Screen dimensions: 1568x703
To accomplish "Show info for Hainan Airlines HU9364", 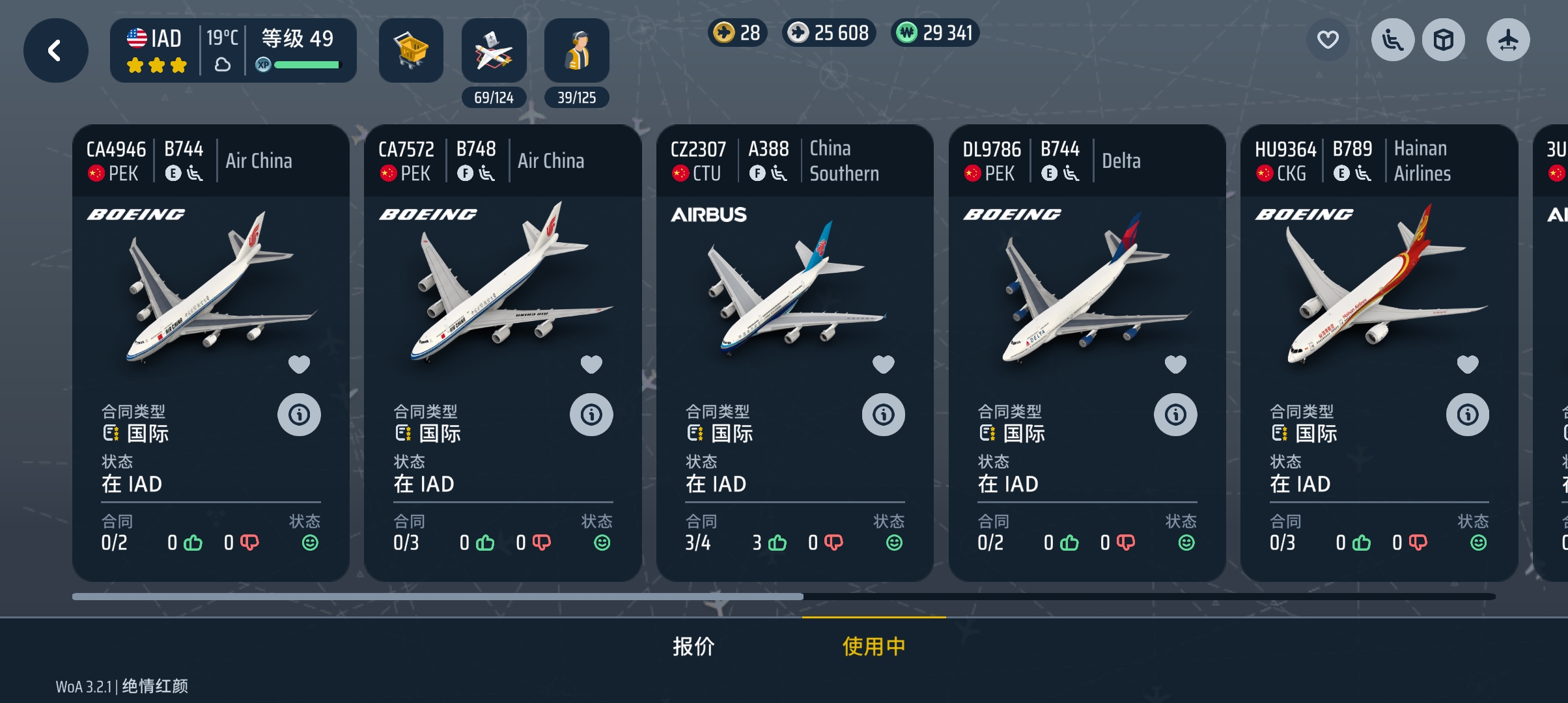I will pyautogui.click(x=1467, y=415).
